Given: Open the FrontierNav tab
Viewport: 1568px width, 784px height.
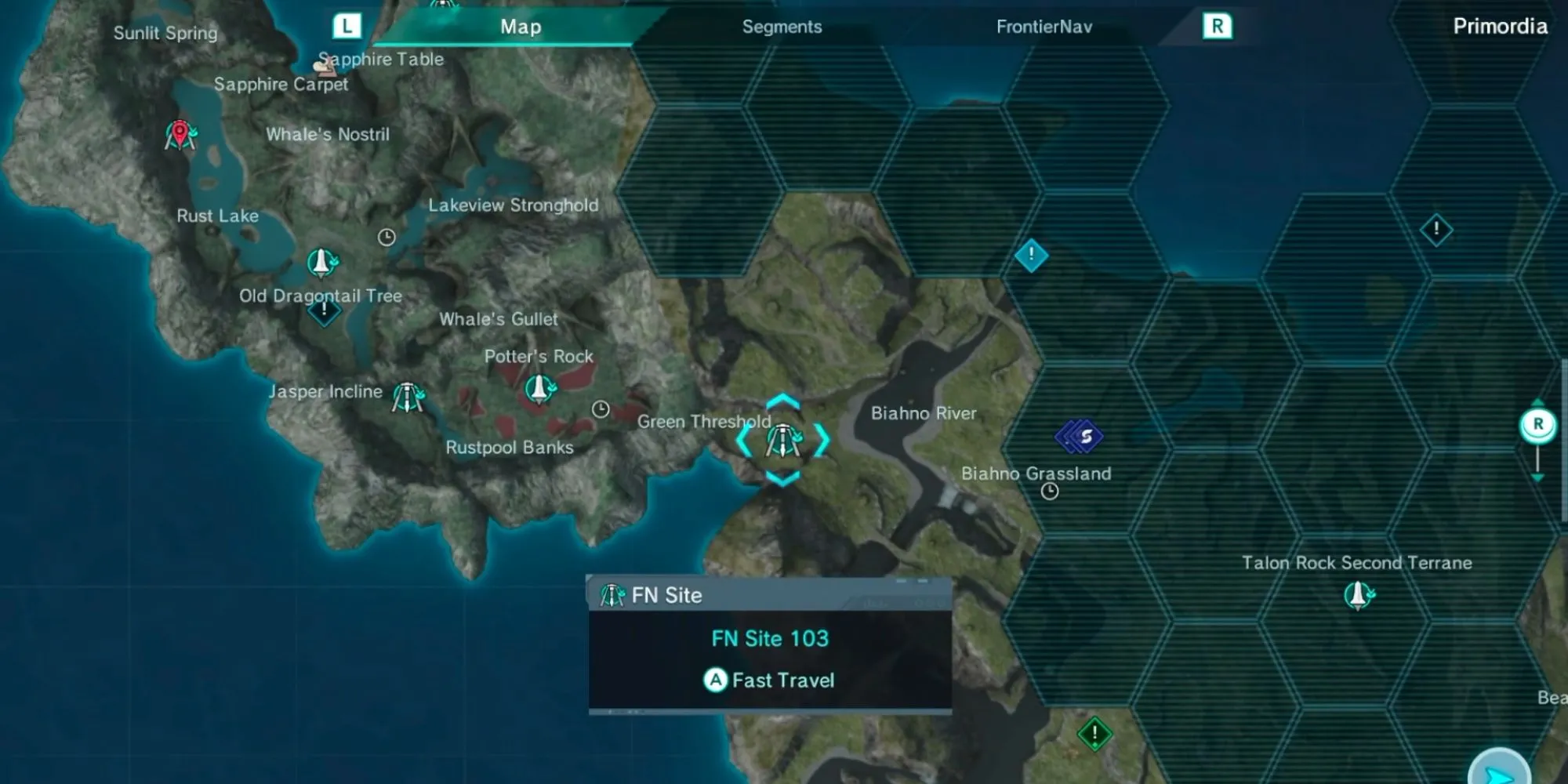Looking at the screenshot, I should [x=1044, y=27].
